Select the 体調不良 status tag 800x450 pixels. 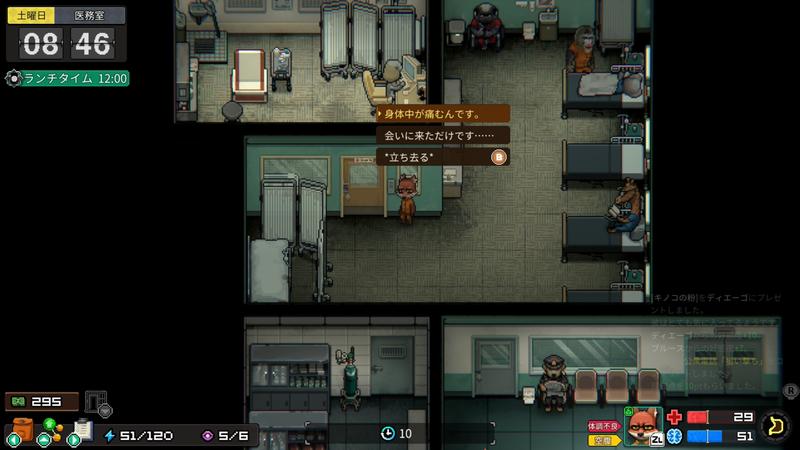tap(605, 426)
